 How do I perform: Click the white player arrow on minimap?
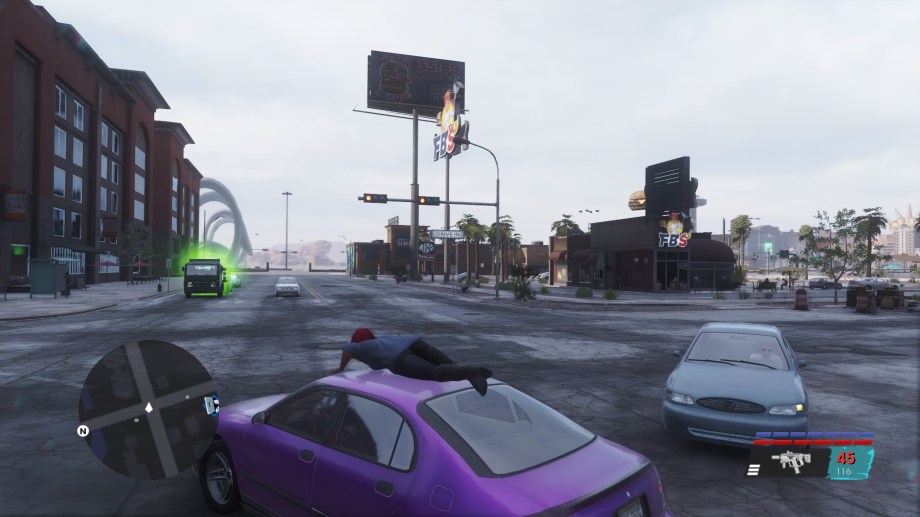(149, 408)
